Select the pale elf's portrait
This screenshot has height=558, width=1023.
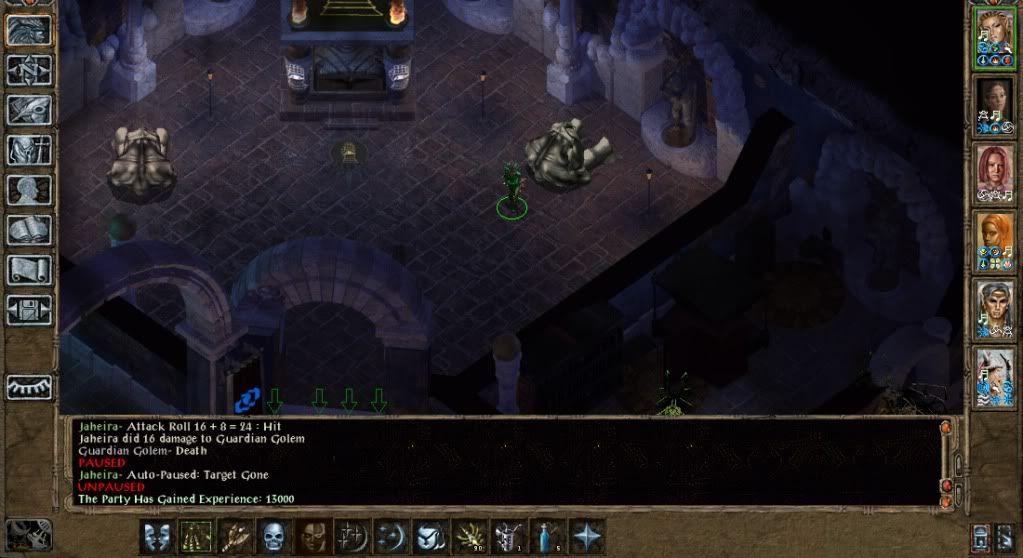[995, 308]
